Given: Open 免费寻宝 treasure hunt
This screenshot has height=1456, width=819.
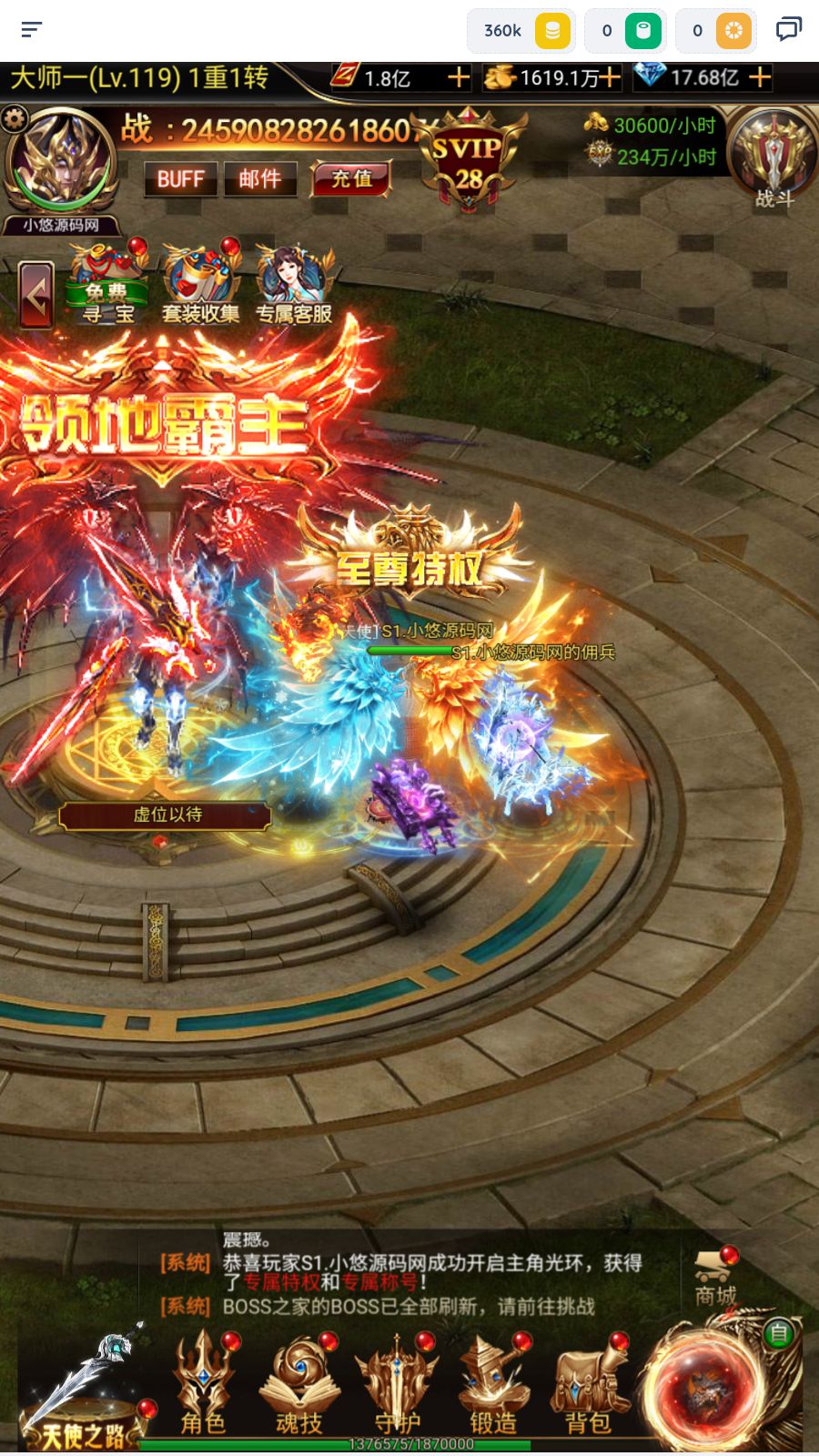Looking at the screenshot, I should pyautogui.click(x=108, y=286).
